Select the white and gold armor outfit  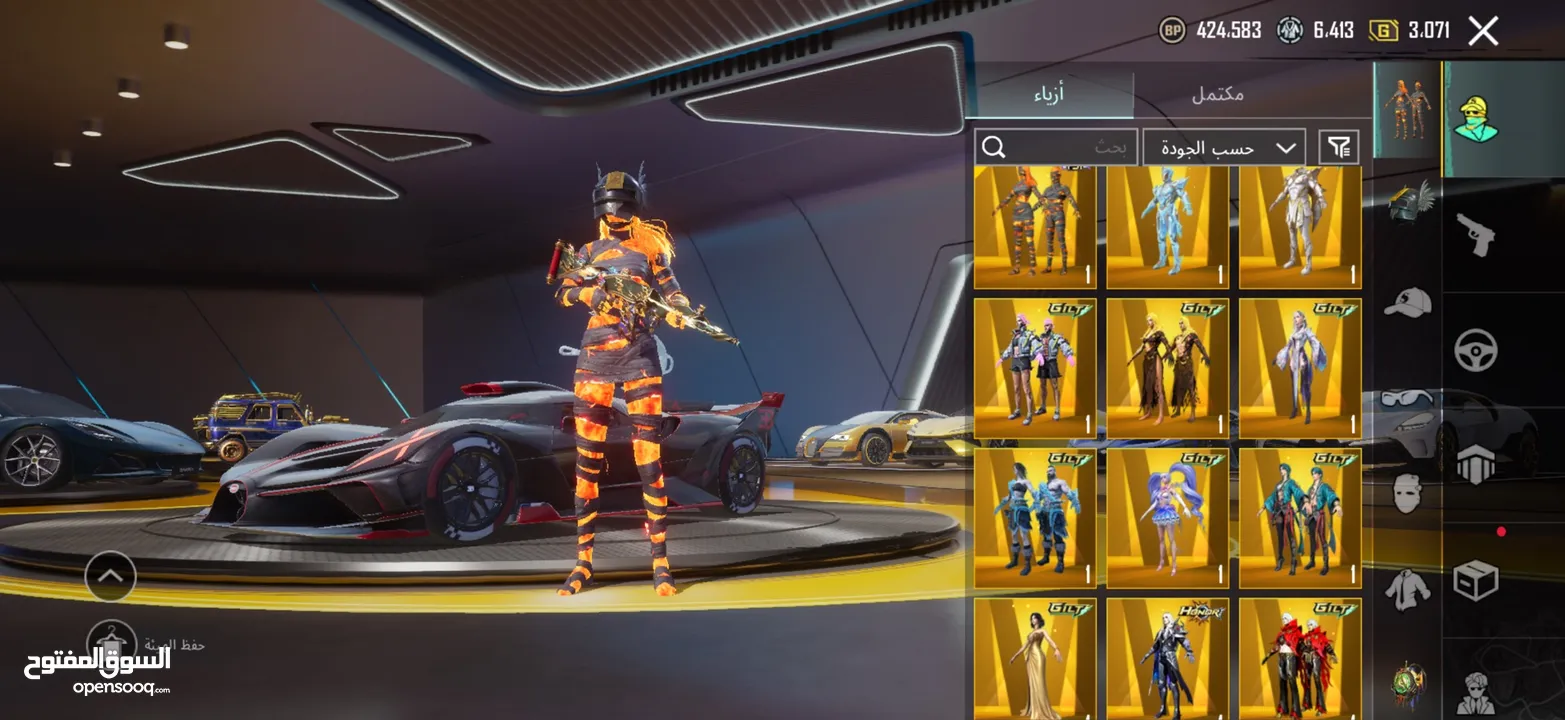[x=1299, y=227]
